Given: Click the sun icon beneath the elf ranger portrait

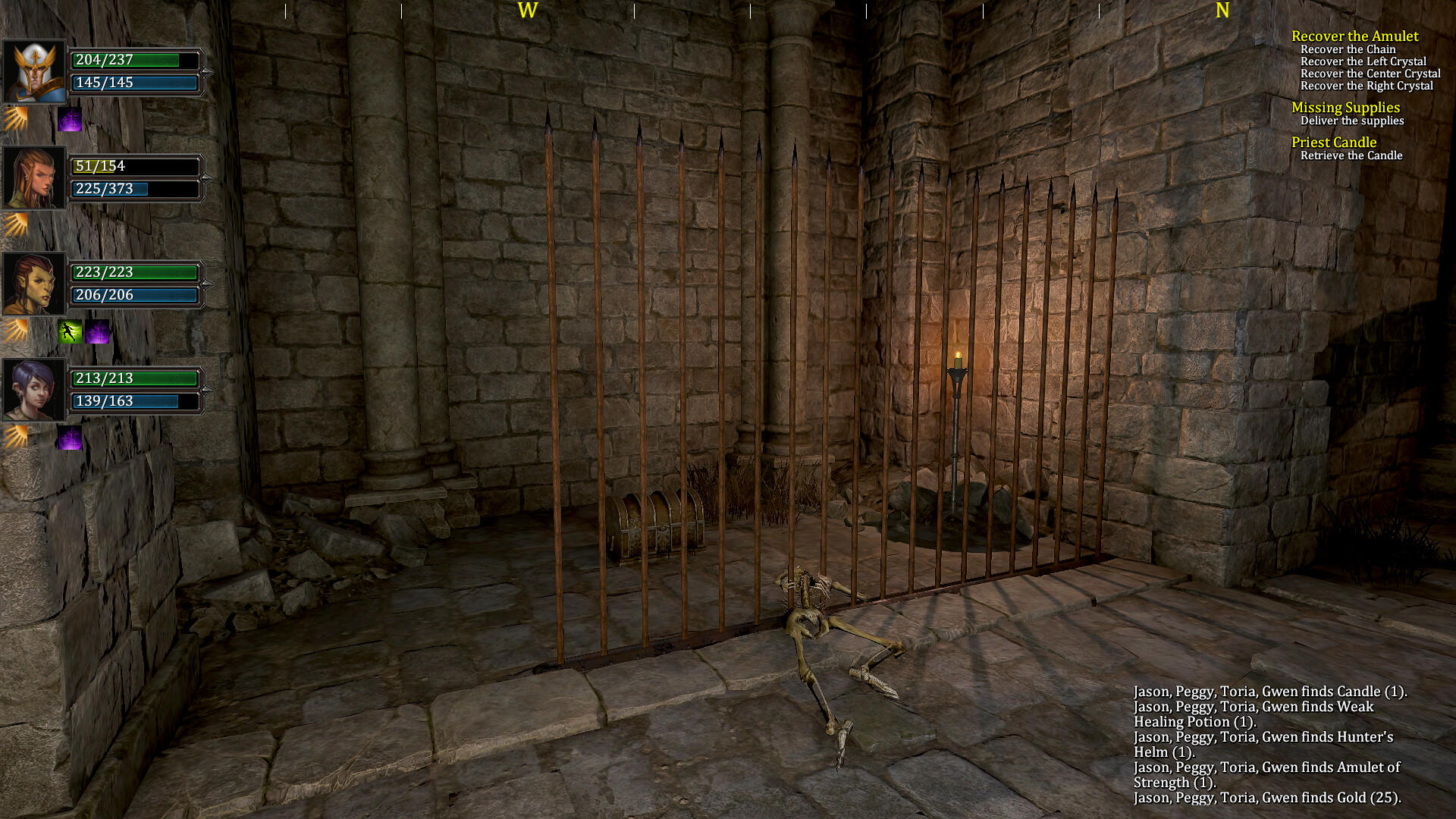Looking at the screenshot, I should point(17,225).
